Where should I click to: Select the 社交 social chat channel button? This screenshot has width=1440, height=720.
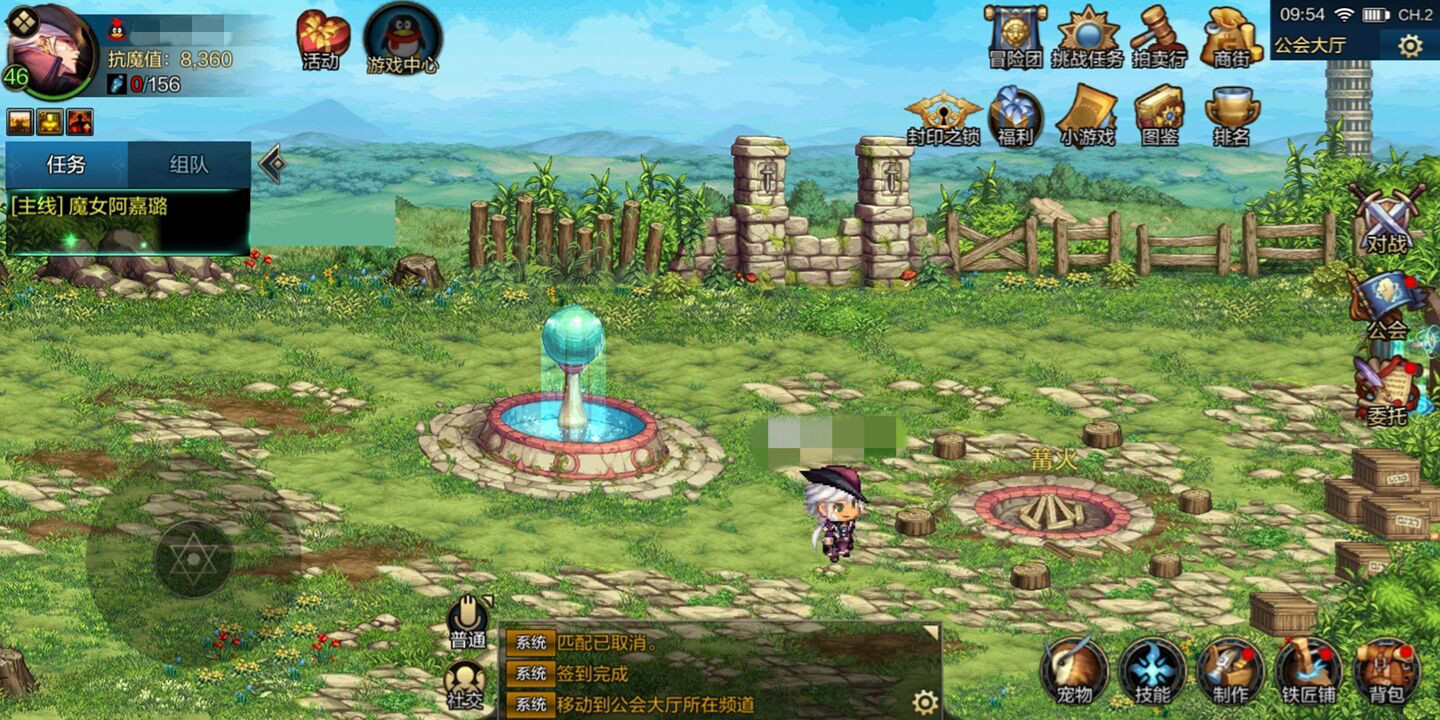pyautogui.click(x=466, y=685)
